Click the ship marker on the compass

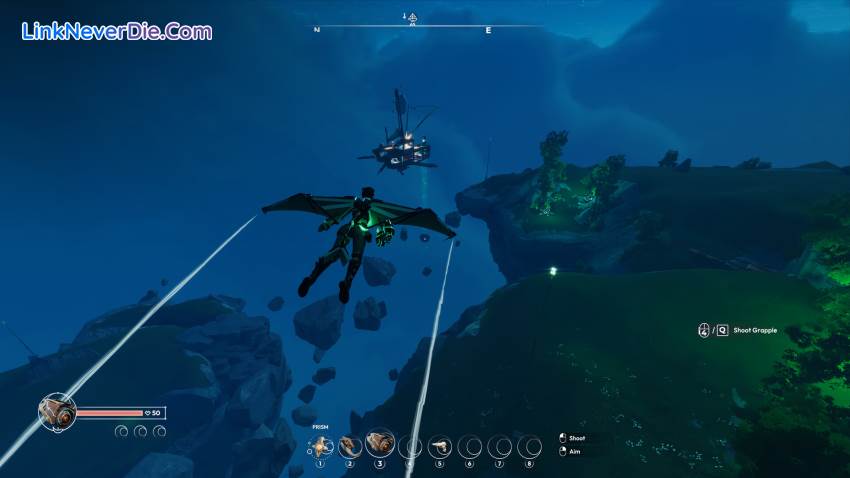point(410,17)
